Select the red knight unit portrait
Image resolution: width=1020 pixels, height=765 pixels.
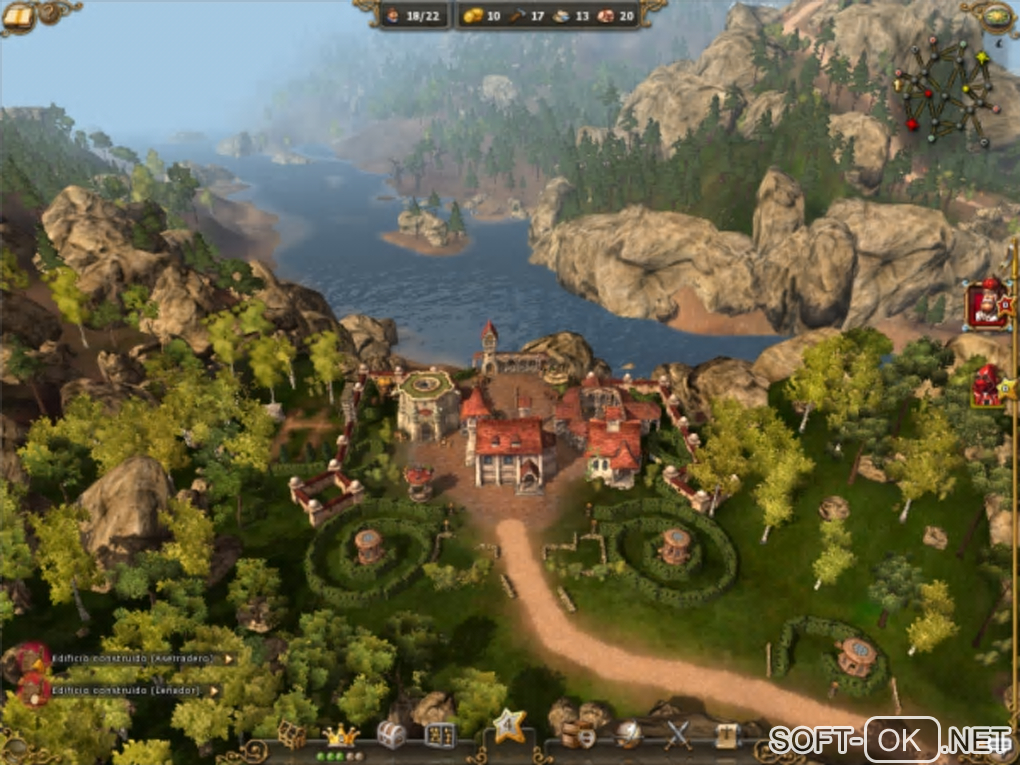pyautogui.click(x=987, y=387)
